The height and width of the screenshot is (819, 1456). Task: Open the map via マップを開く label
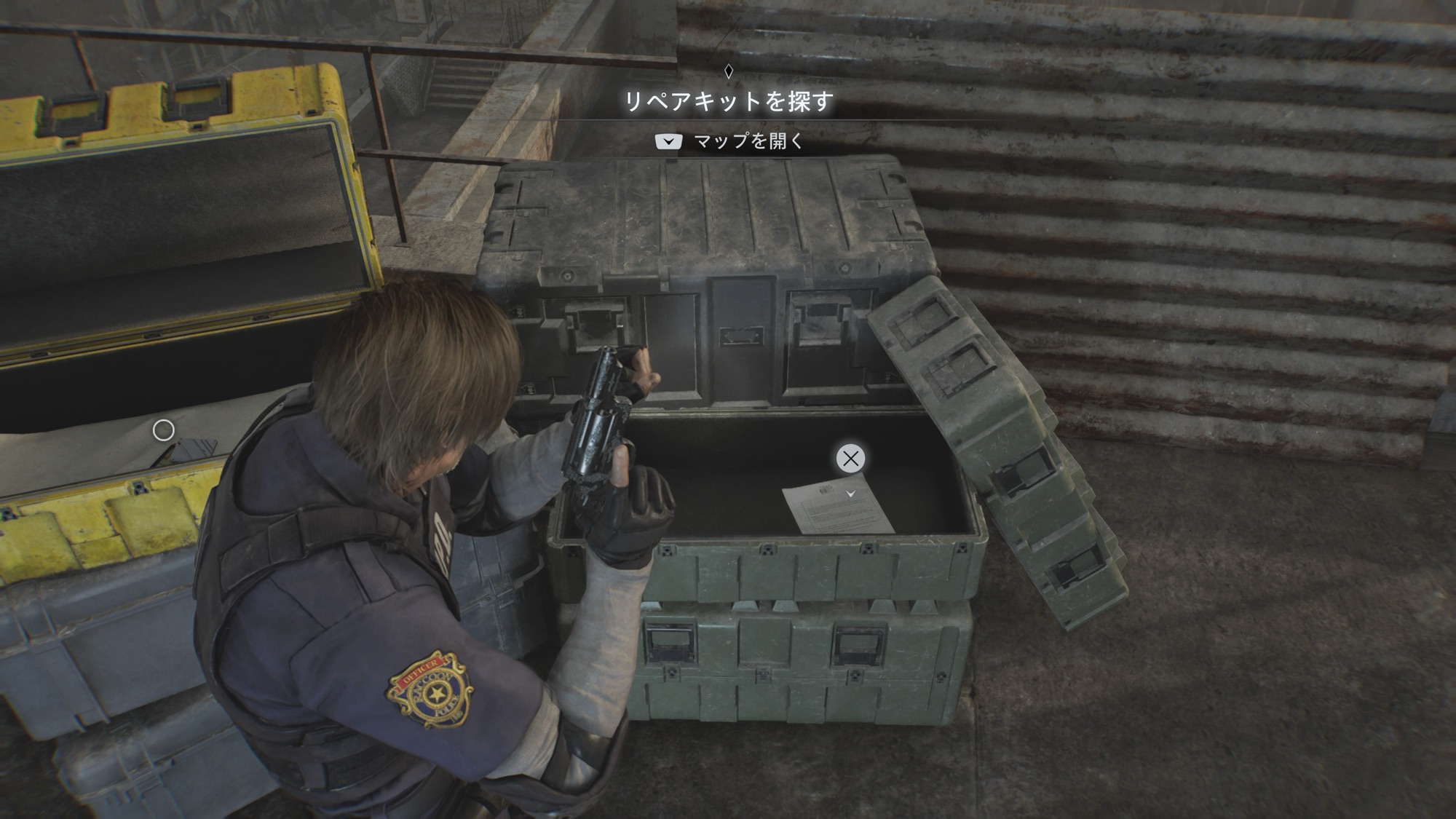[x=748, y=141]
